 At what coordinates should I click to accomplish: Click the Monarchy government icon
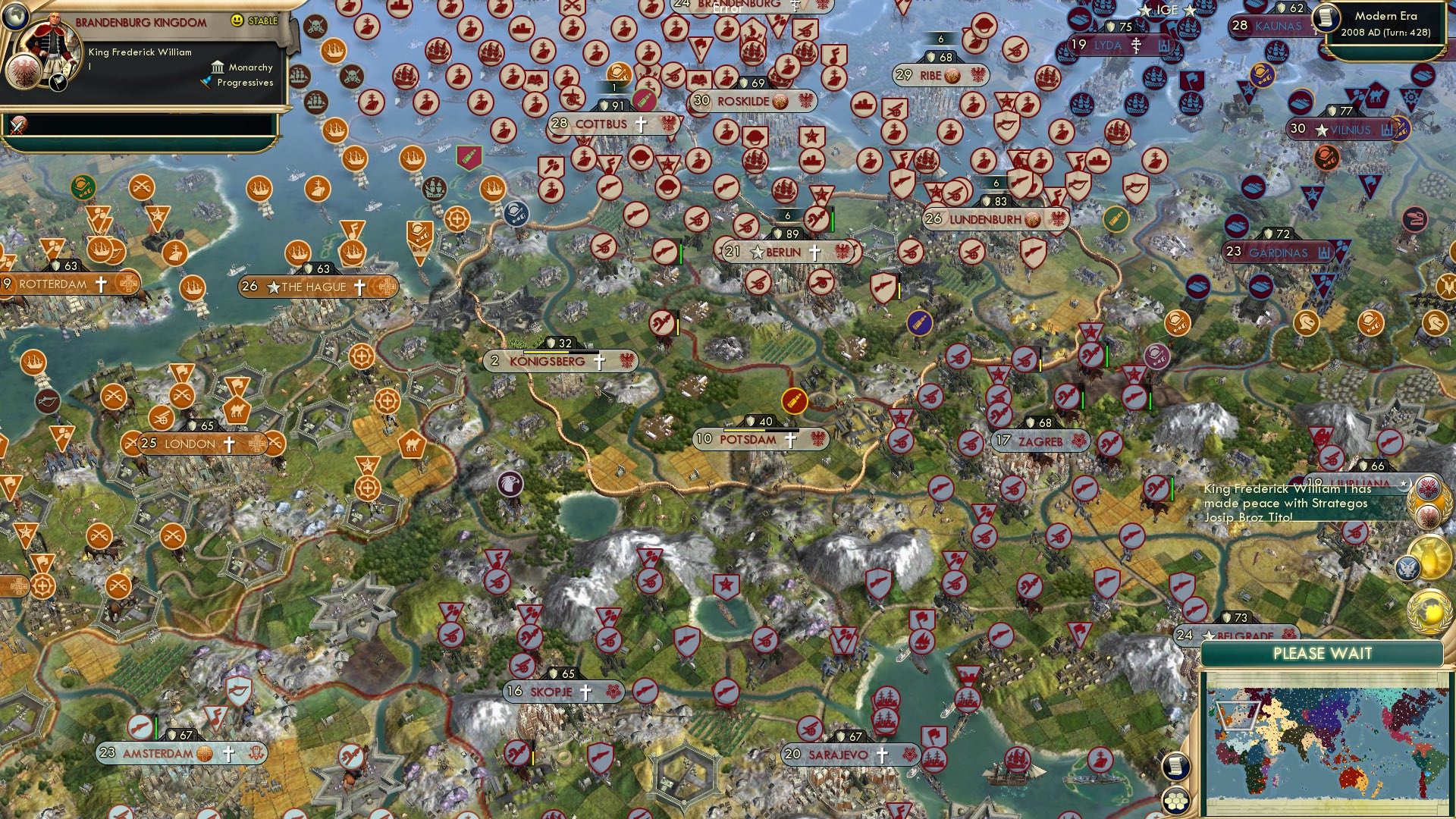pos(218,67)
